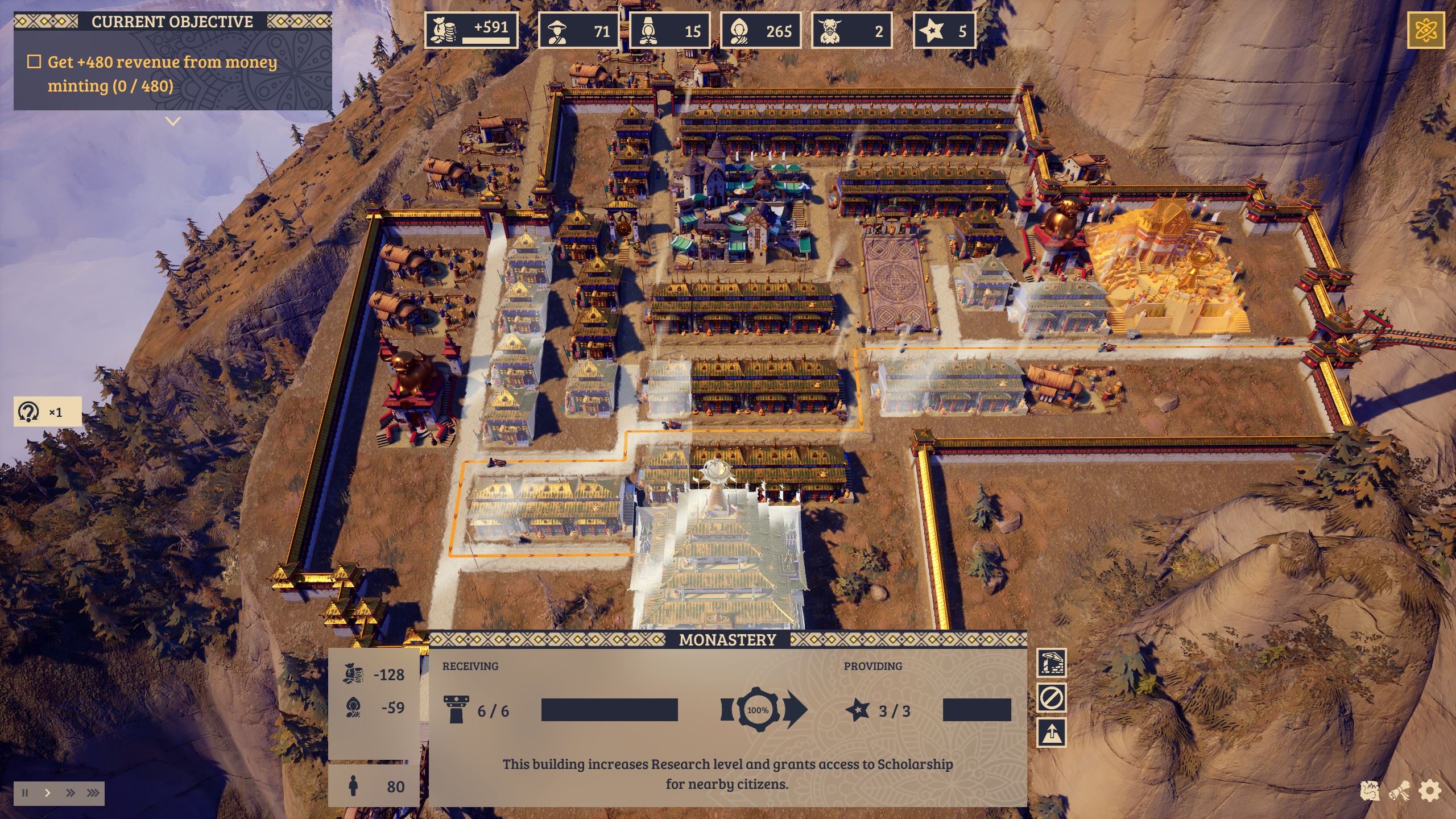1456x819 pixels.
Task: Open the world map icon
Action: click(x=1370, y=791)
